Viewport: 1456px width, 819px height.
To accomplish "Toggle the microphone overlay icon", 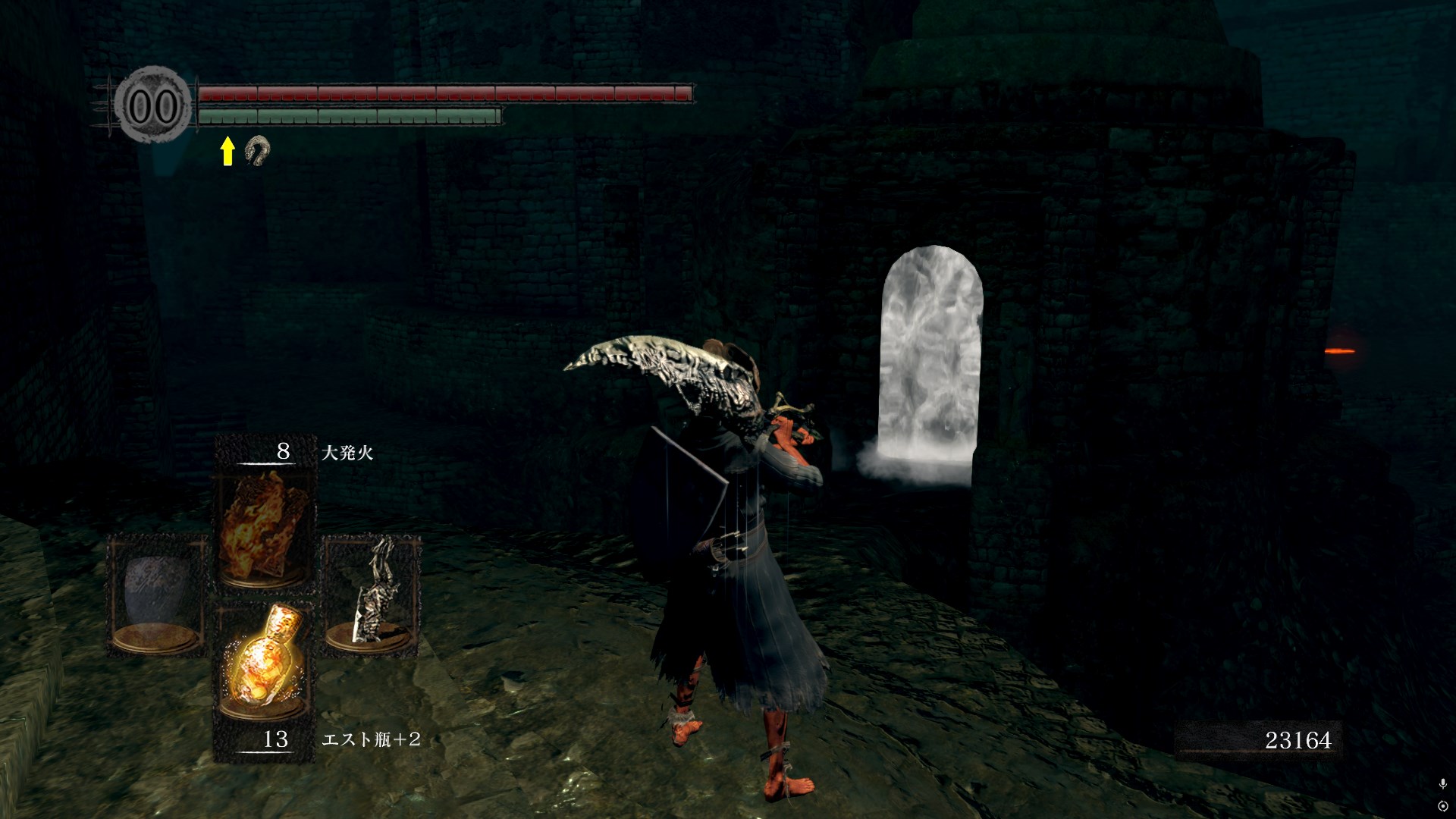I will (1442, 783).
